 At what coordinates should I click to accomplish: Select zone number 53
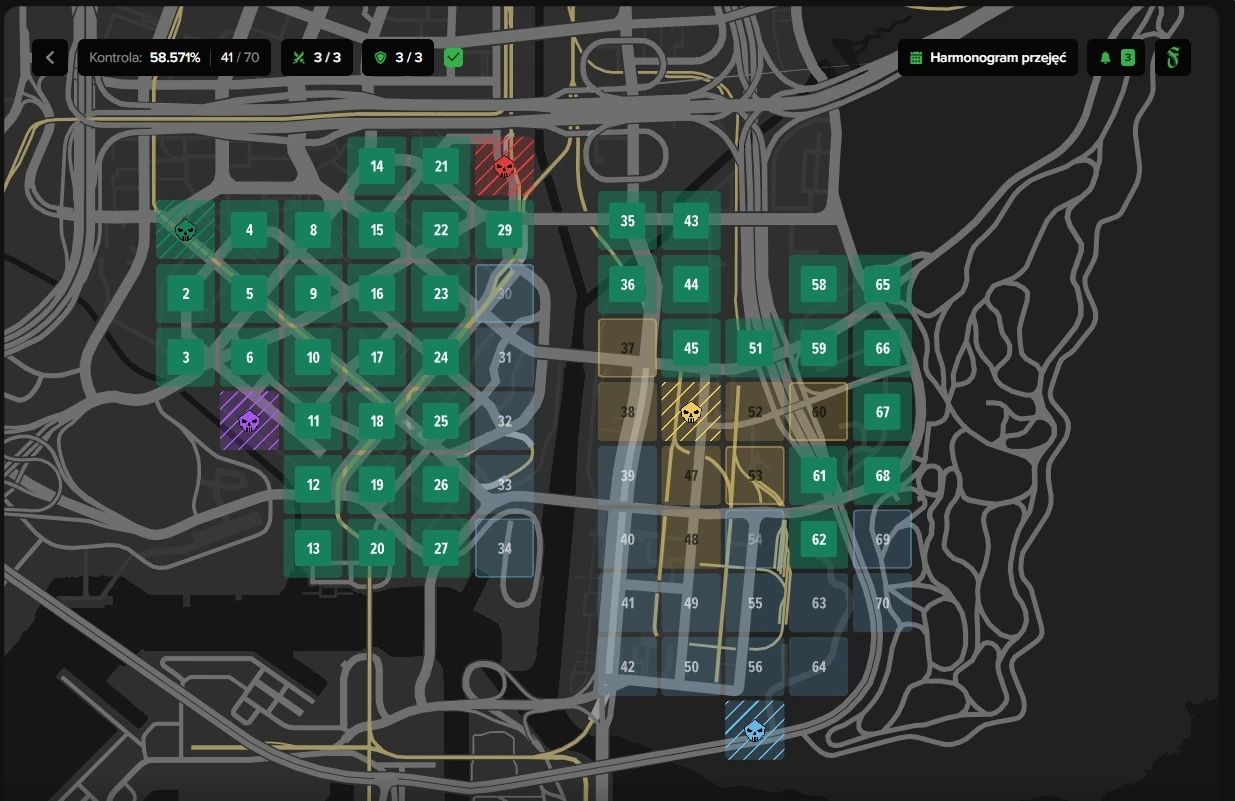755,475
